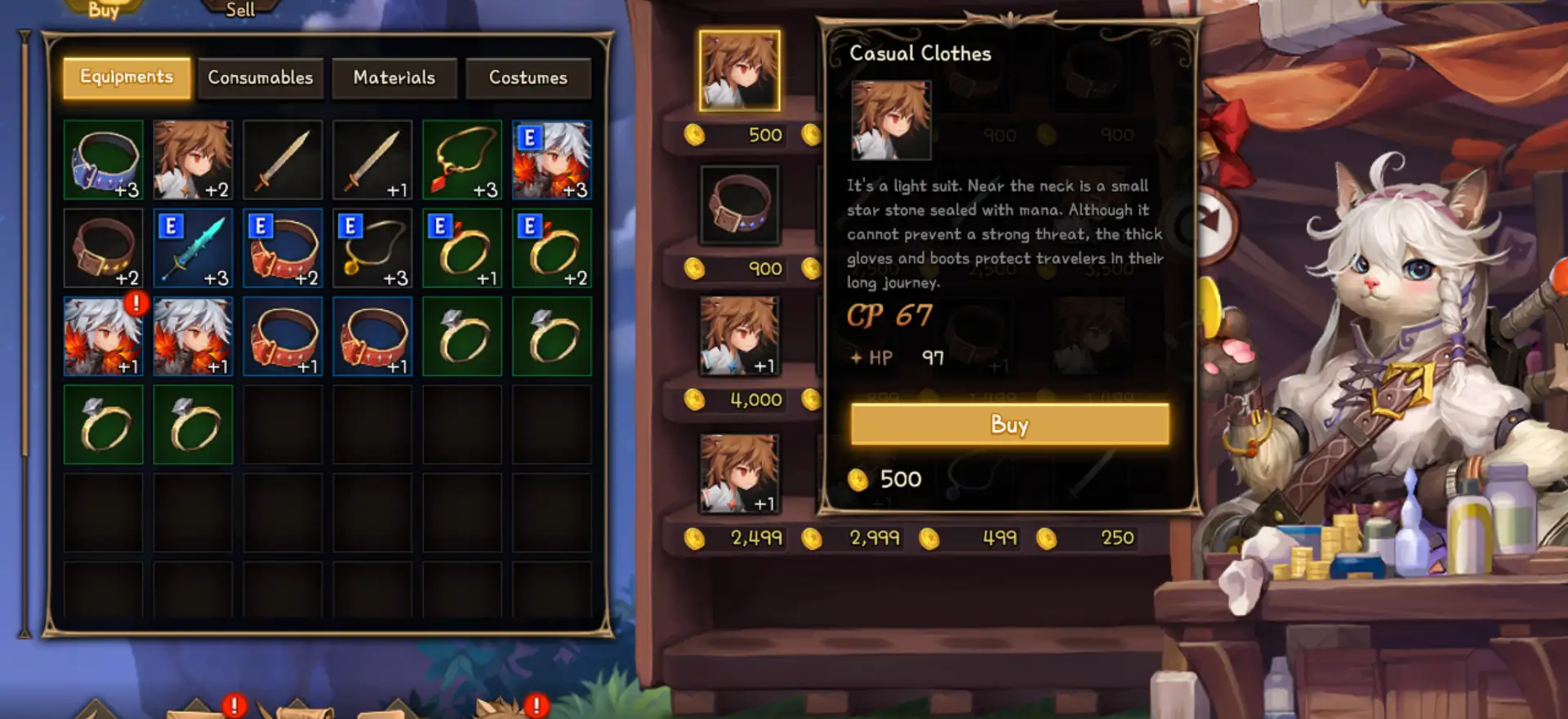Choose the costume slot with red alert badge
1568x719 pixels.
tap(104, 336)
